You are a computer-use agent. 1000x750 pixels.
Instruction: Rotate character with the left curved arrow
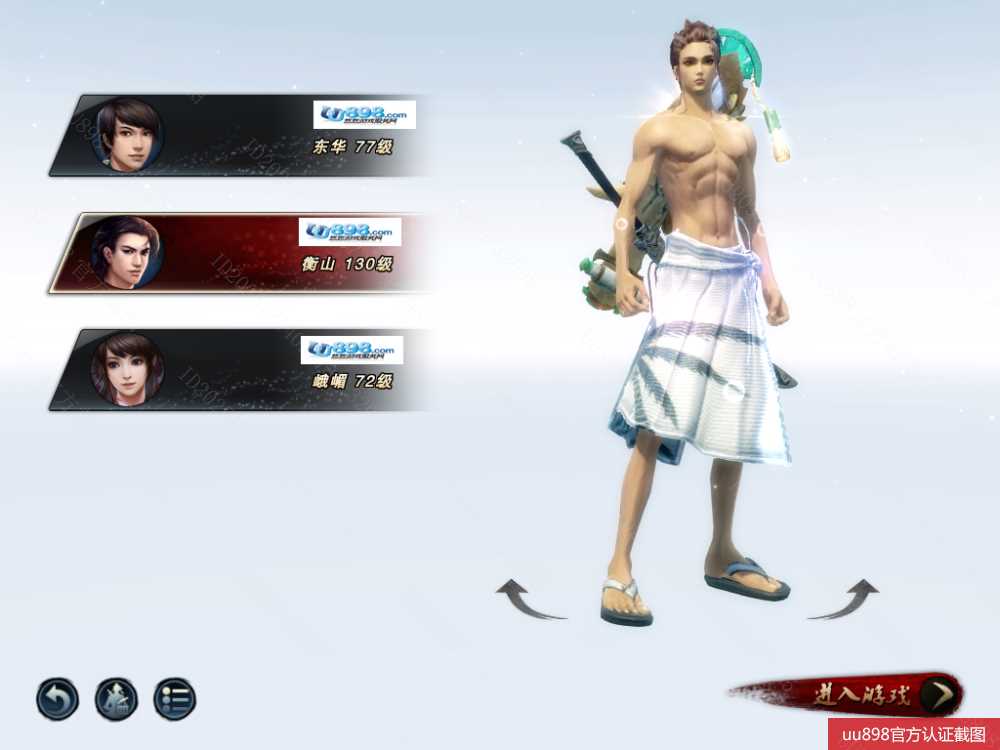click(529, 600)
